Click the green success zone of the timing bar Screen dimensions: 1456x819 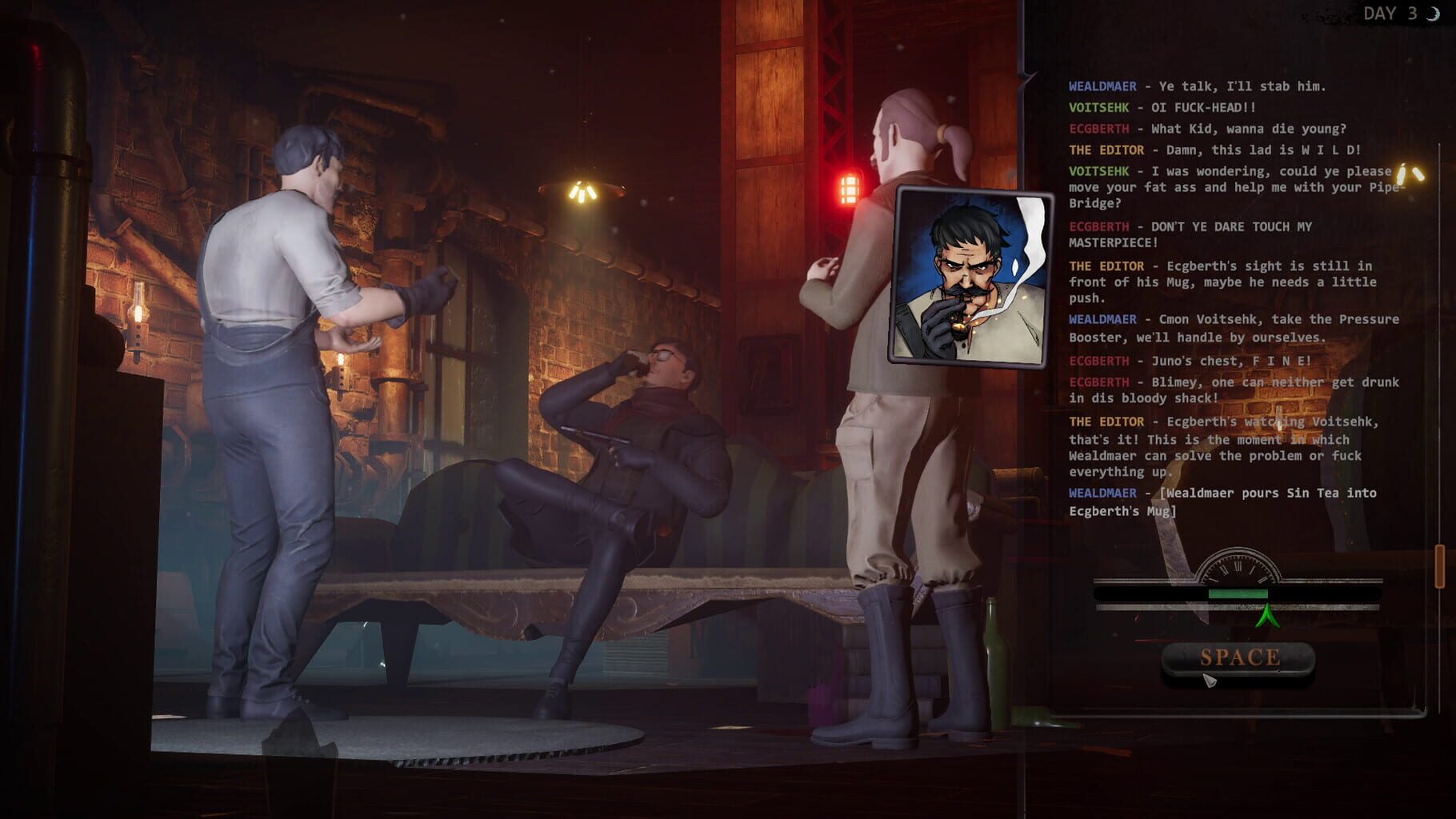(1239, 594)
